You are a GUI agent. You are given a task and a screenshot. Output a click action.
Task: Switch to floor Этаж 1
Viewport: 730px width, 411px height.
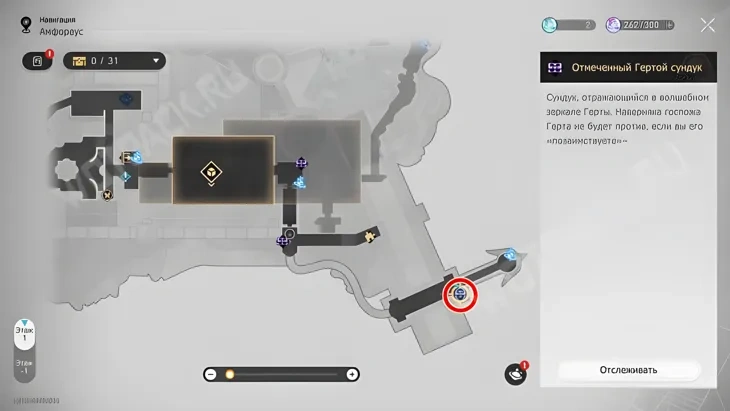tap(24, 333)
